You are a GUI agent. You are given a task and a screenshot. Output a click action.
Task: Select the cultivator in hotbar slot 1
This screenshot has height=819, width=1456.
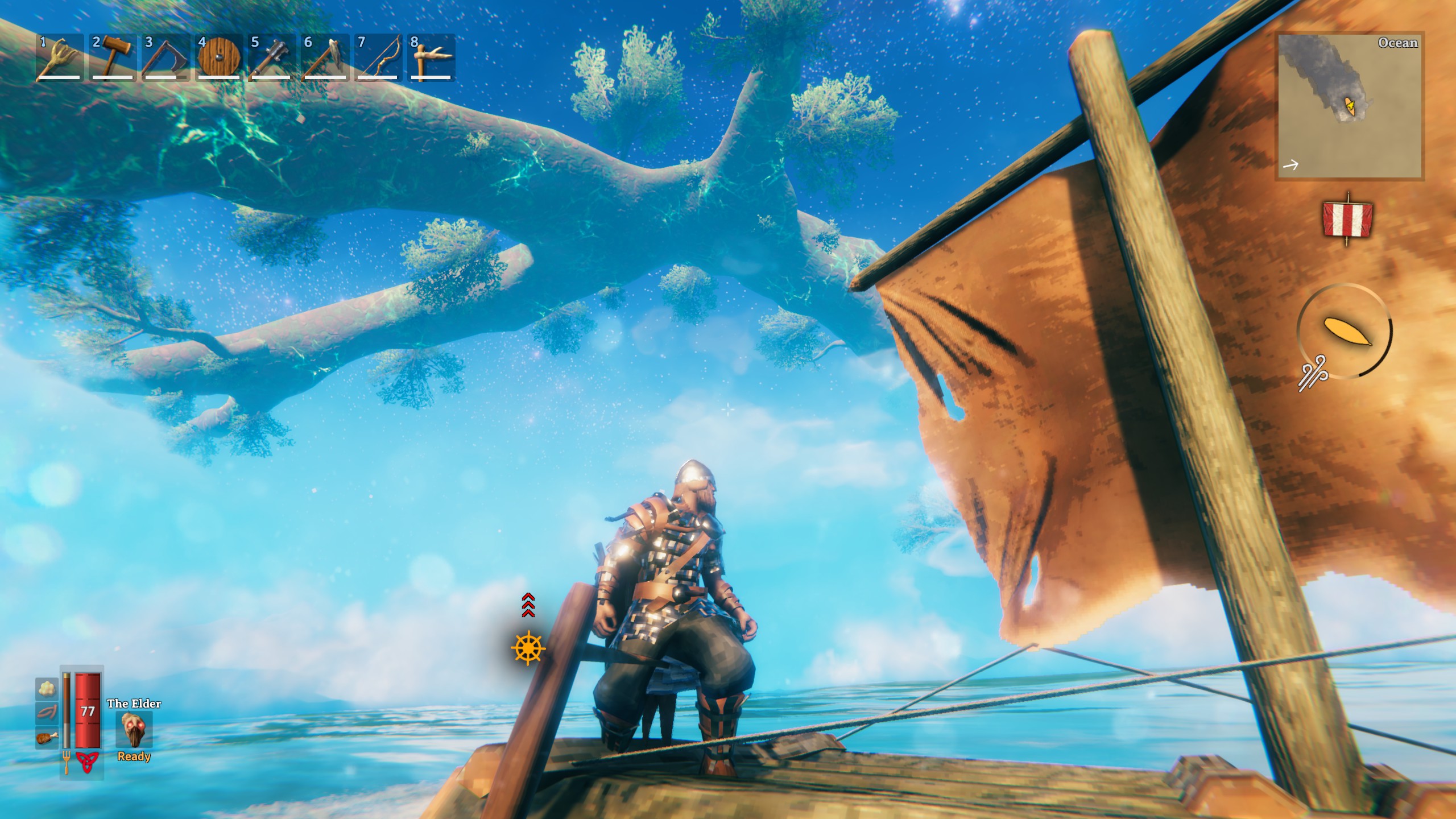point(59,57)
